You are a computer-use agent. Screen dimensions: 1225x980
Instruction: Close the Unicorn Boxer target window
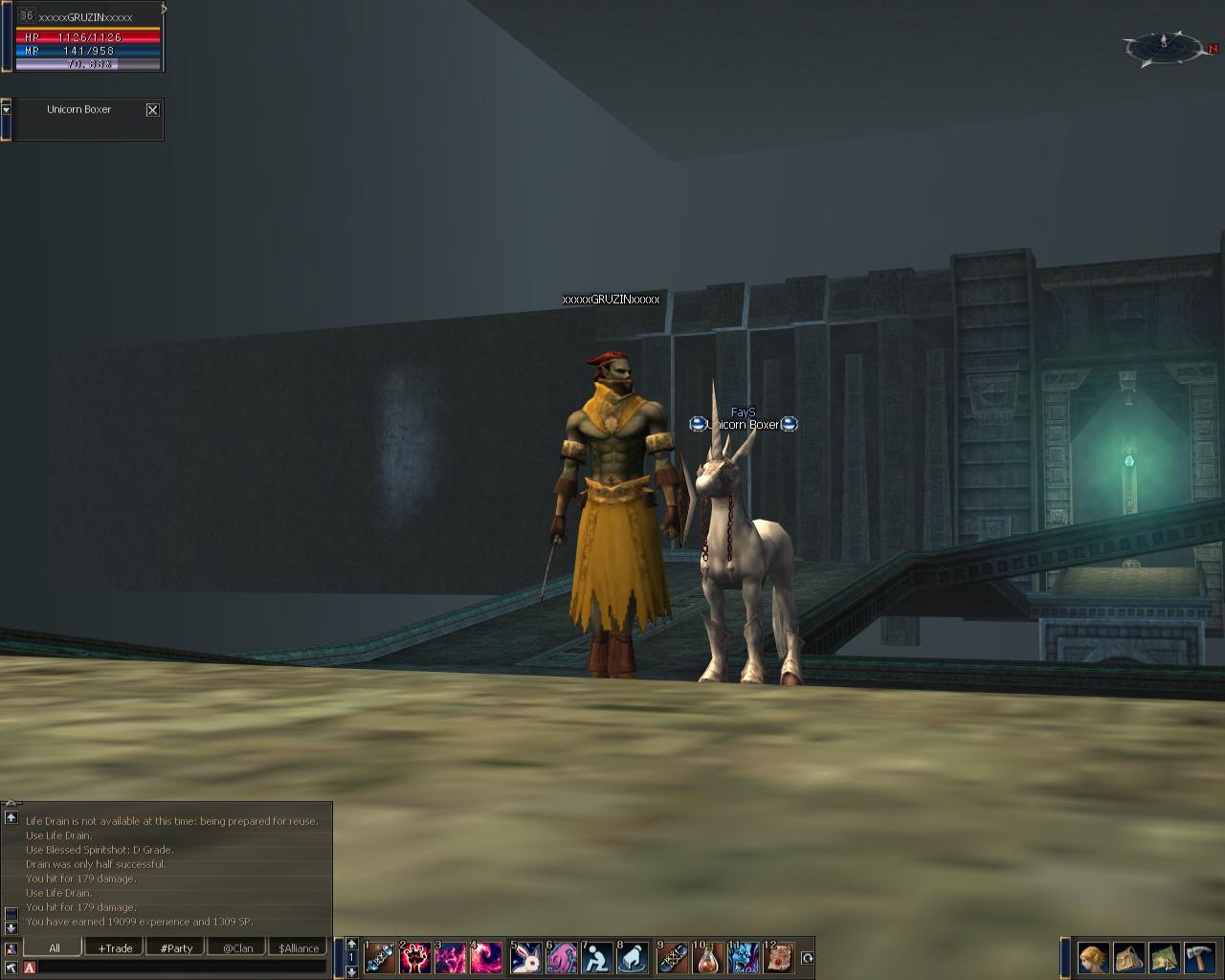pyautogui.click(x=152, y=110)
